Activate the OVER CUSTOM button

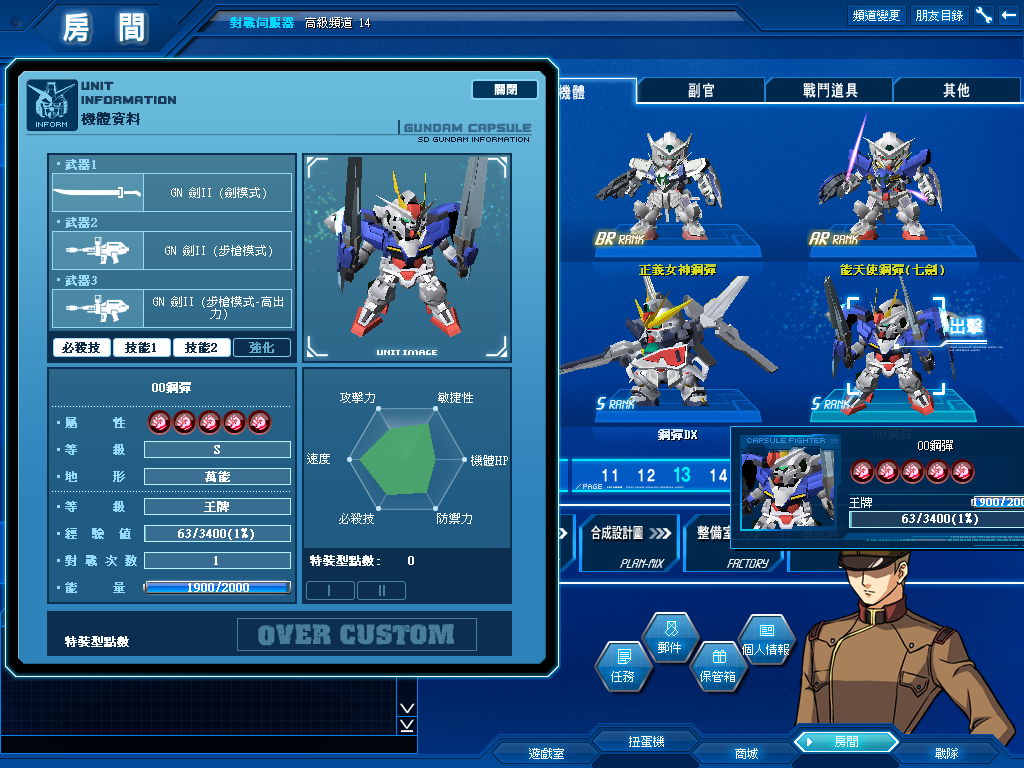click(356, 635)
